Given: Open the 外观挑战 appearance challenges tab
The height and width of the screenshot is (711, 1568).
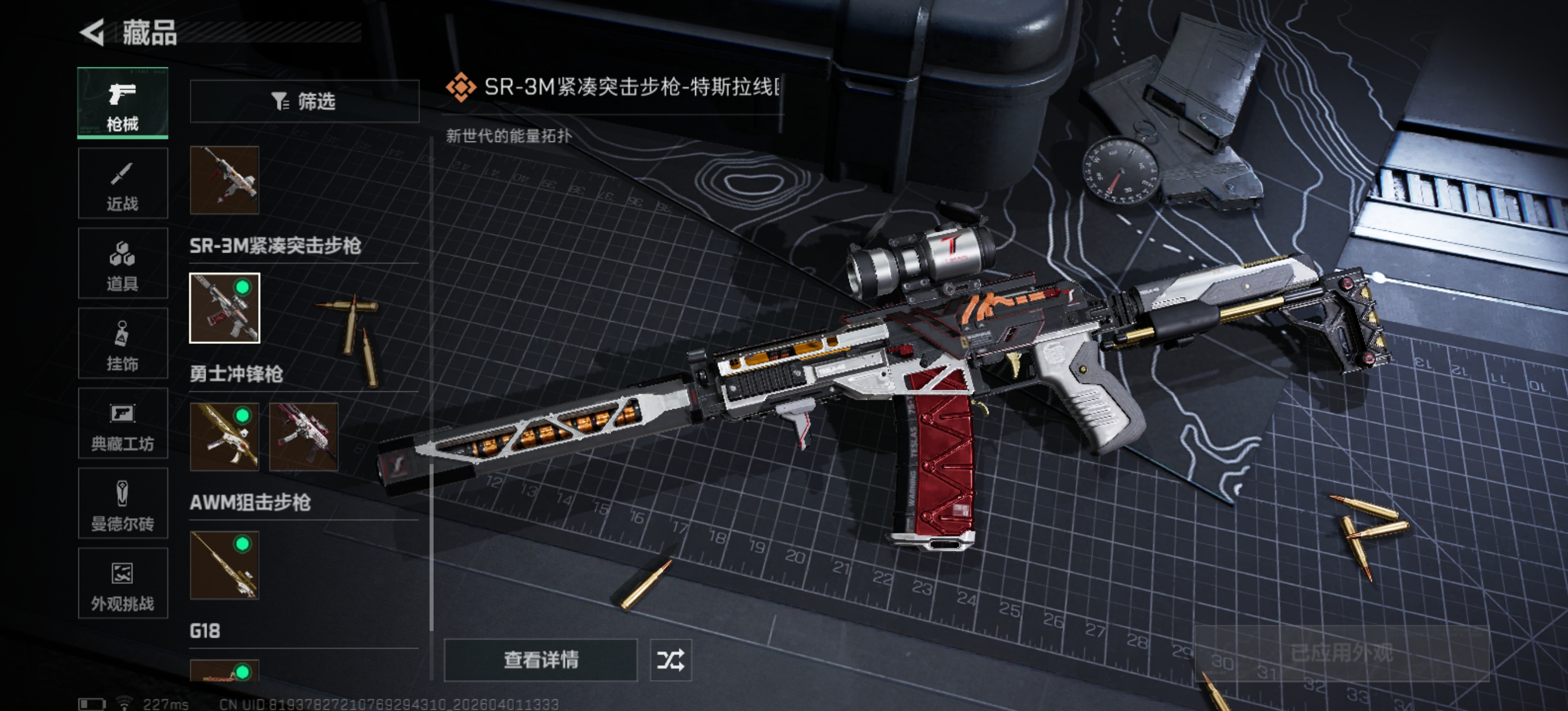Looking at the screenshot, I should coord(123,583).
